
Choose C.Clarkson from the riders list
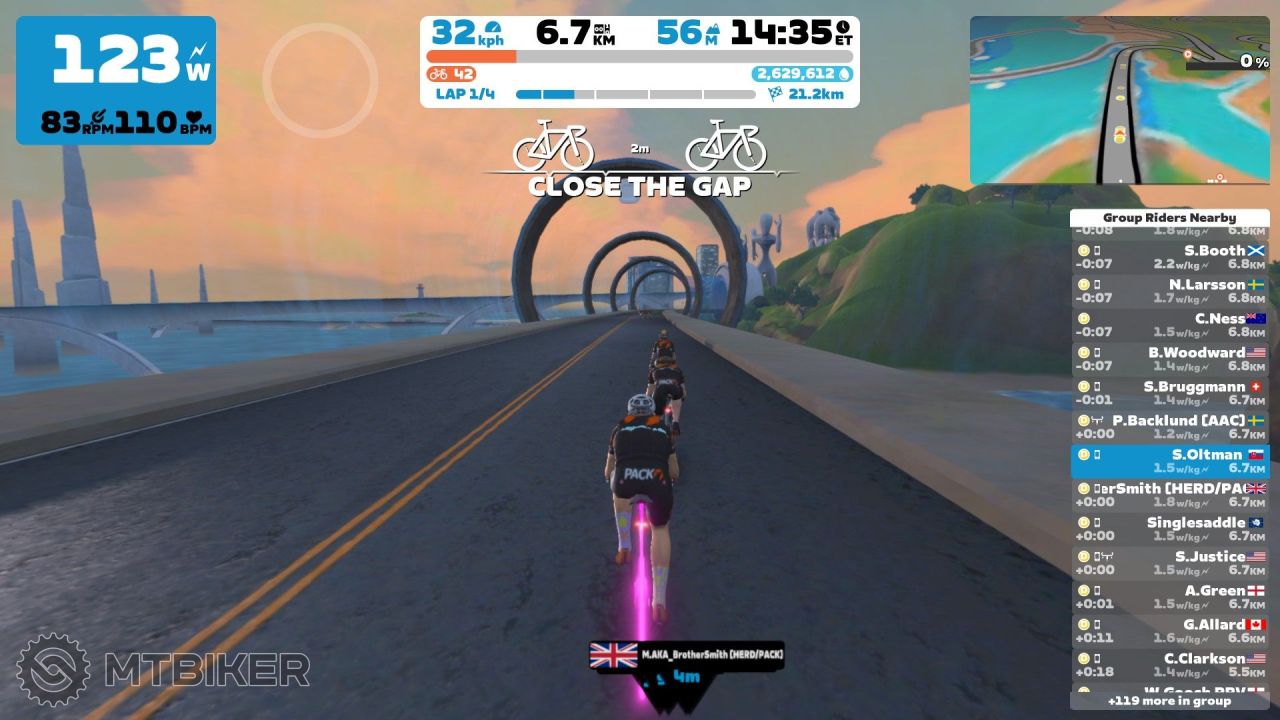click(x=1169, y=665)
